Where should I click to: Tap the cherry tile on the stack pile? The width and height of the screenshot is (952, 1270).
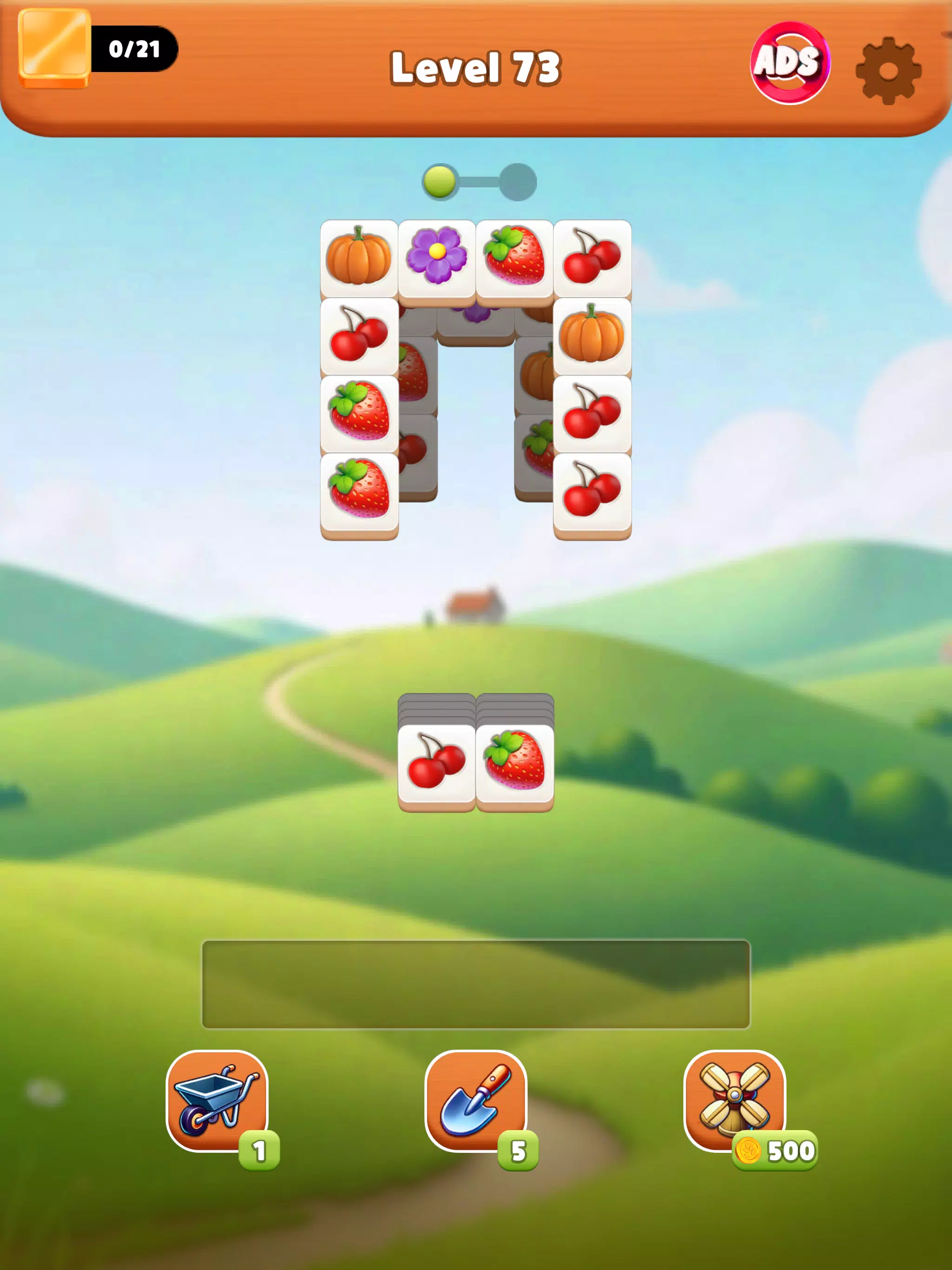[436, 764]
